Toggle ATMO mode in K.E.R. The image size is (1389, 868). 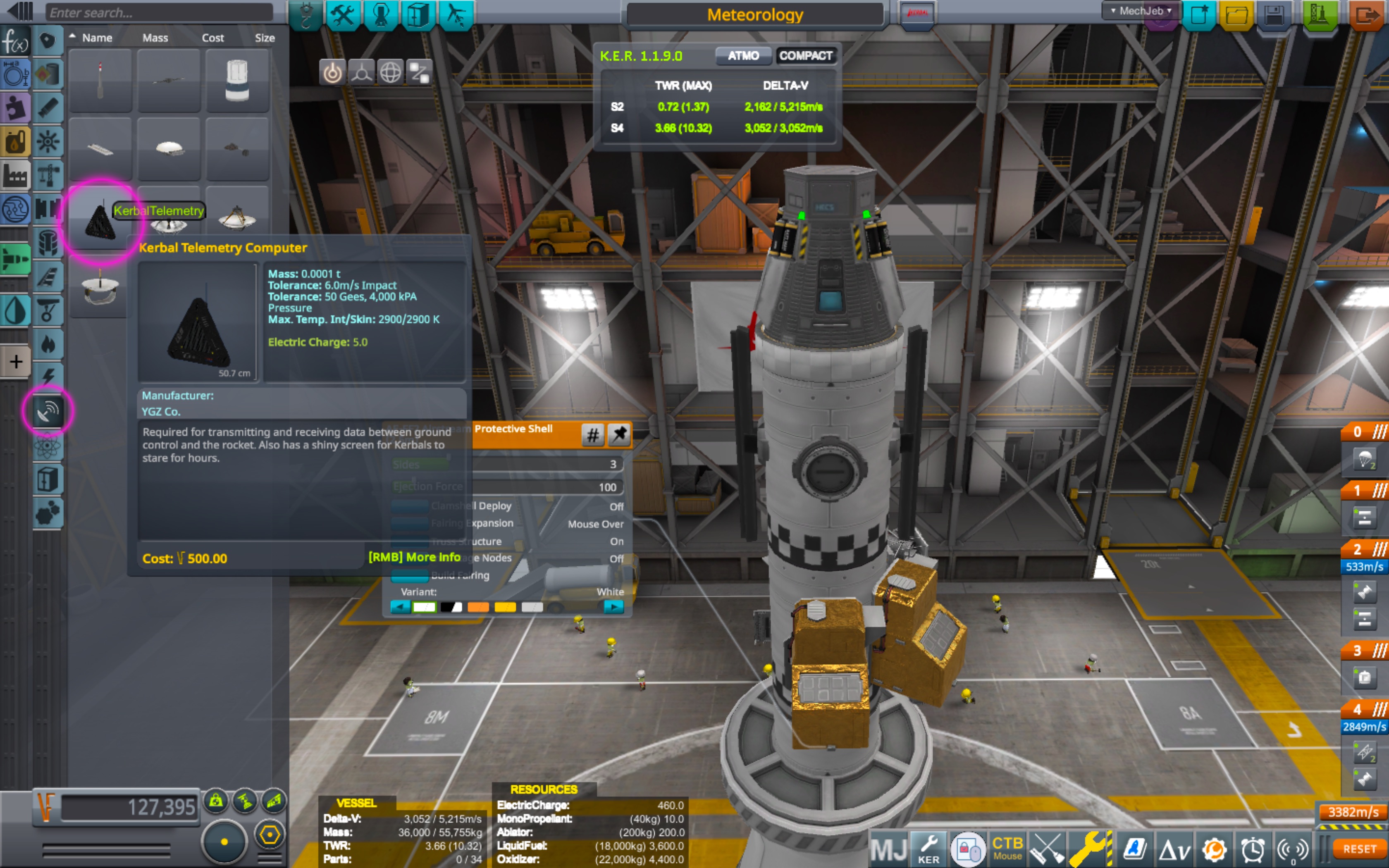[743, 56]
